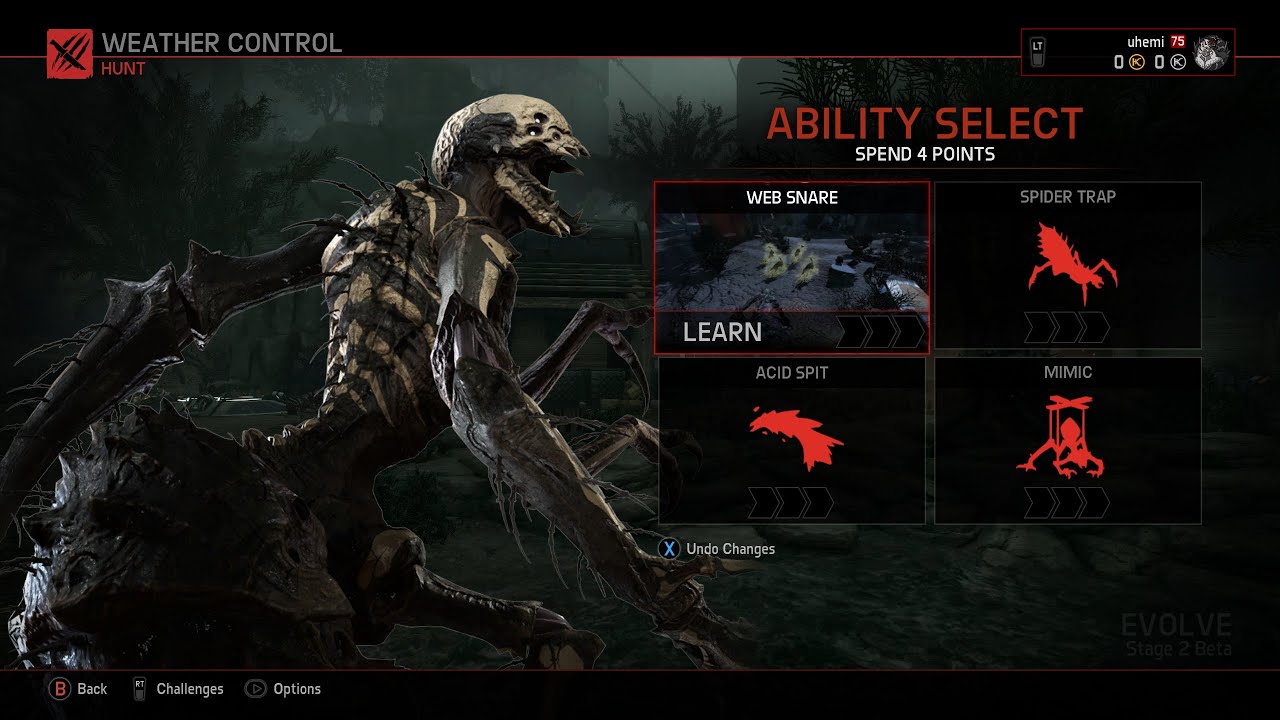Select the Mimic ability tile
Image resolution: width=1280 pixels, height=720 pixels.
[x=1067, y=440]
